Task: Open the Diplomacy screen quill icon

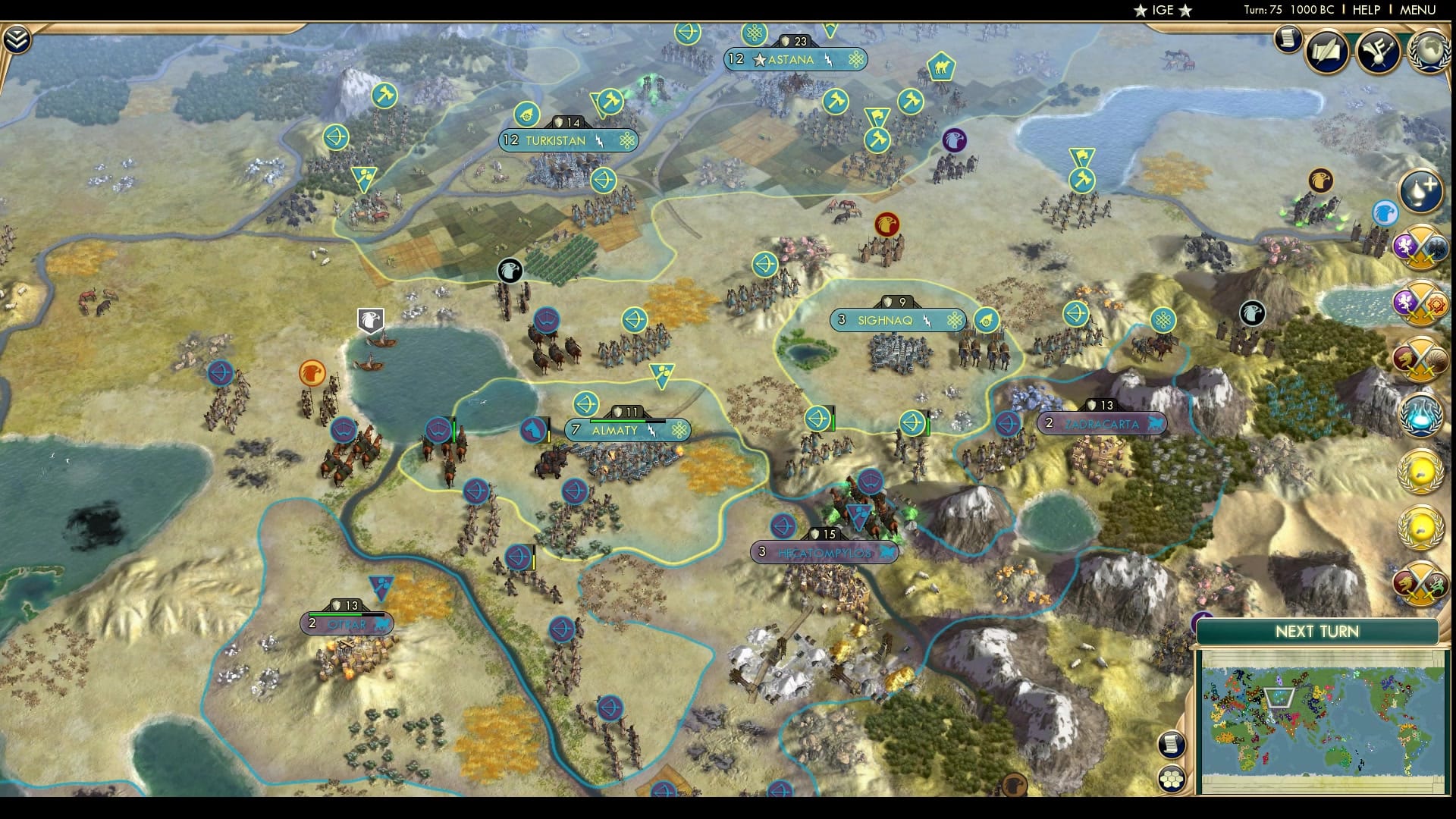Action: [x=1324, y=52]
